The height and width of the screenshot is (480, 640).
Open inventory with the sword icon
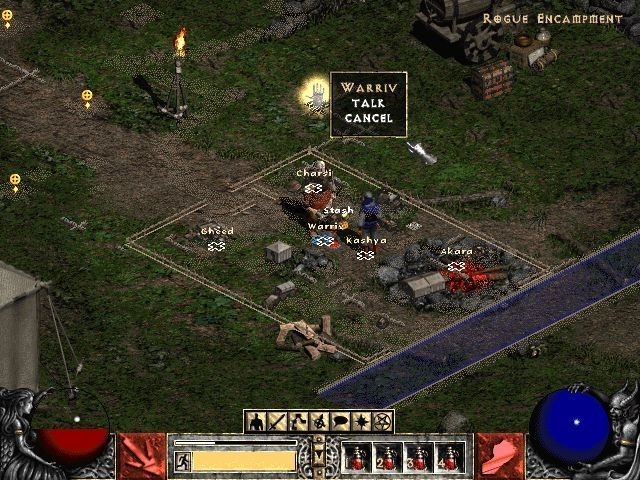278,422
